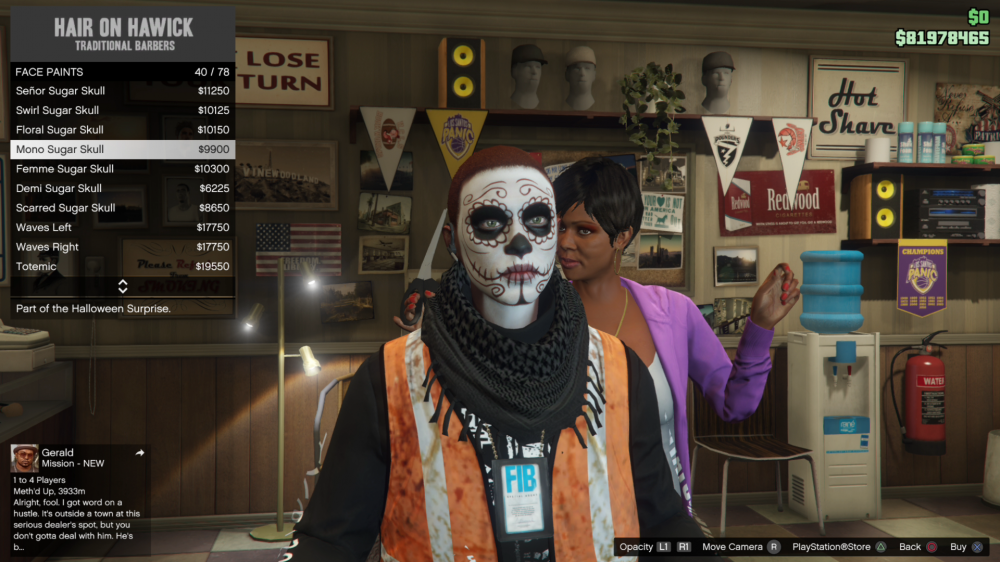Choose Femme Sugar Skull for $10300
Screen dimensions: 1000x562
[122, 169]
